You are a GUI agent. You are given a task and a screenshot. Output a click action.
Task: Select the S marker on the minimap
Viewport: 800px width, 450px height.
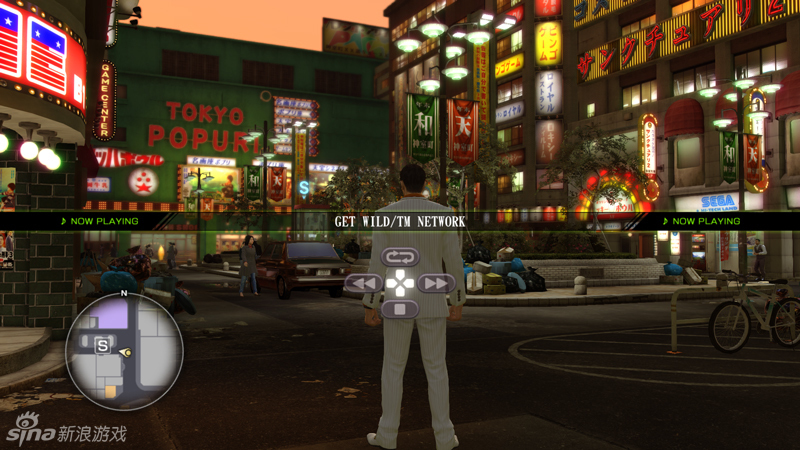tap(102, 345)
